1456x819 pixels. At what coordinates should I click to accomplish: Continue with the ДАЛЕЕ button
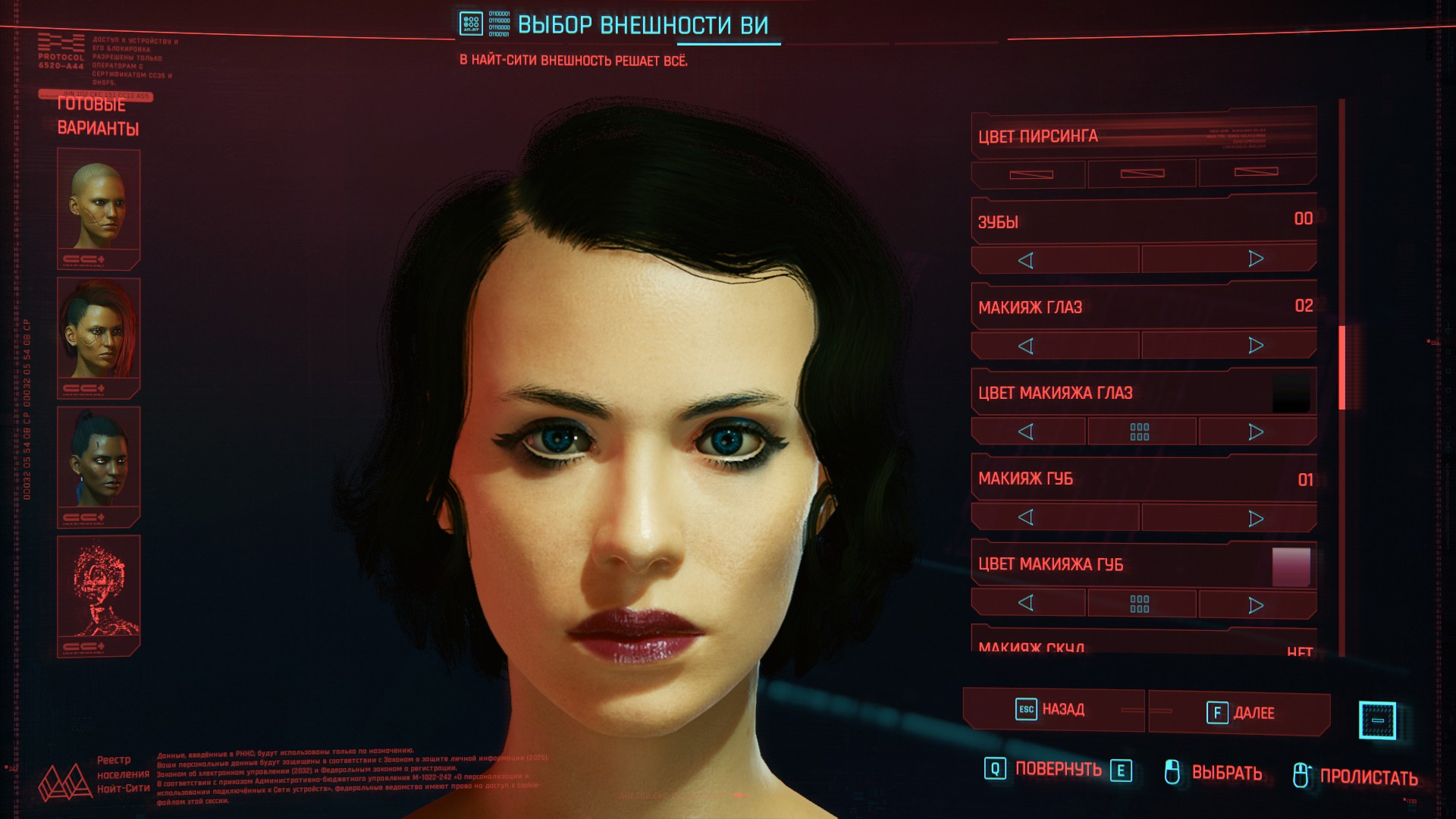1240,713
